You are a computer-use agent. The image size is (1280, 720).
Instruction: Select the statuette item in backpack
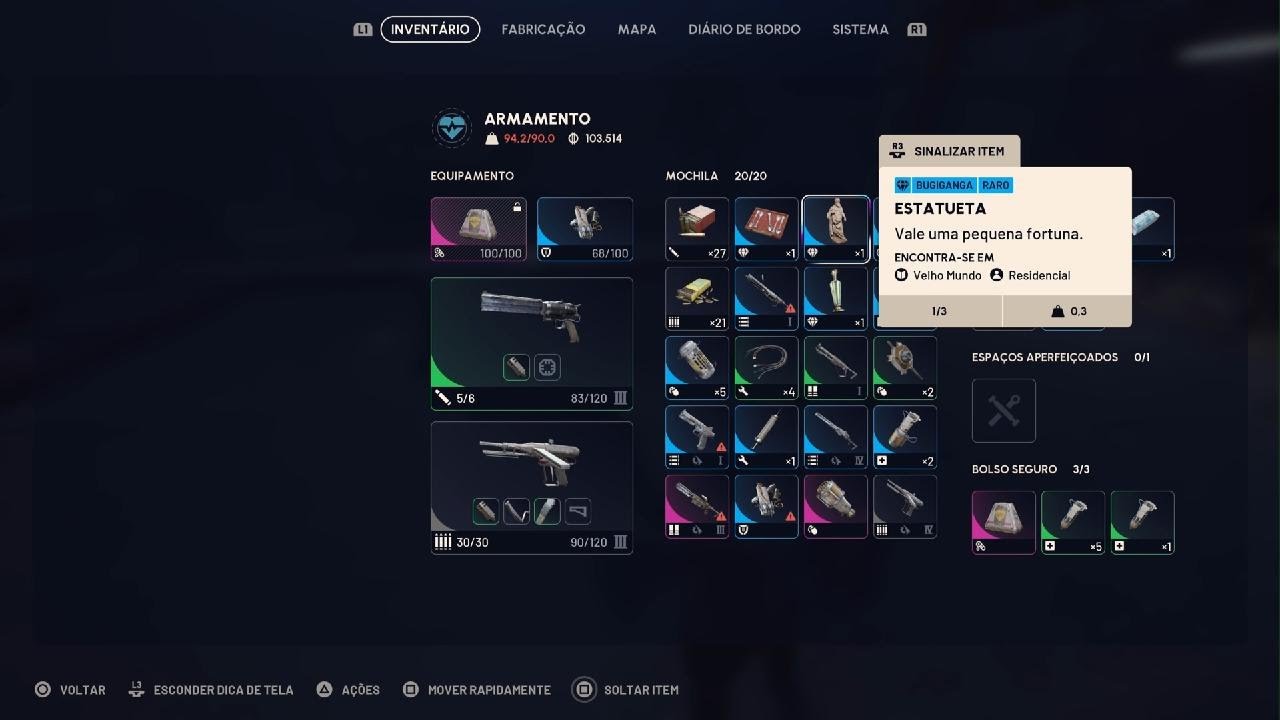(835, 229)
